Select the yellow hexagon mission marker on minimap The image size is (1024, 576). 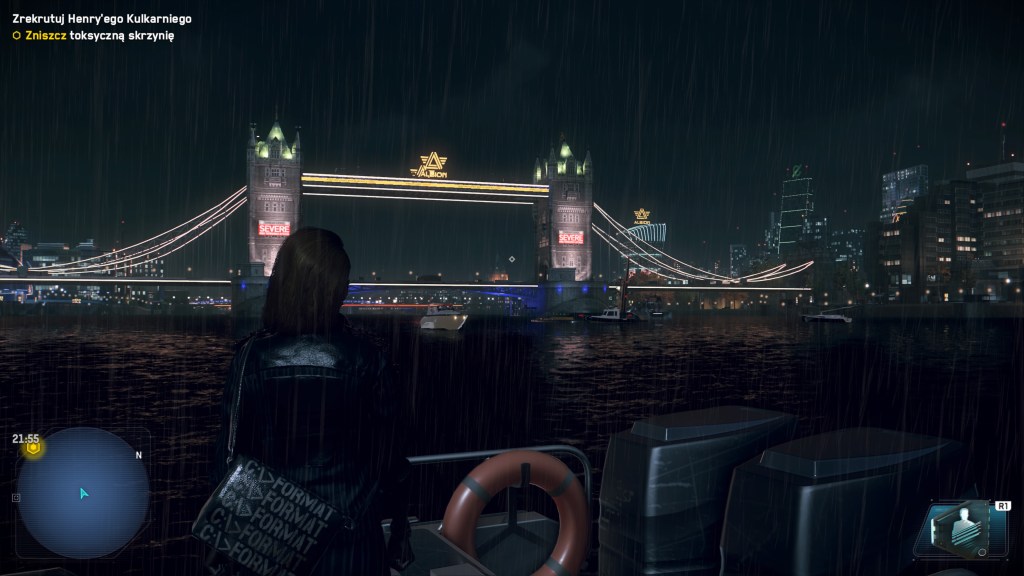point(33,449)
